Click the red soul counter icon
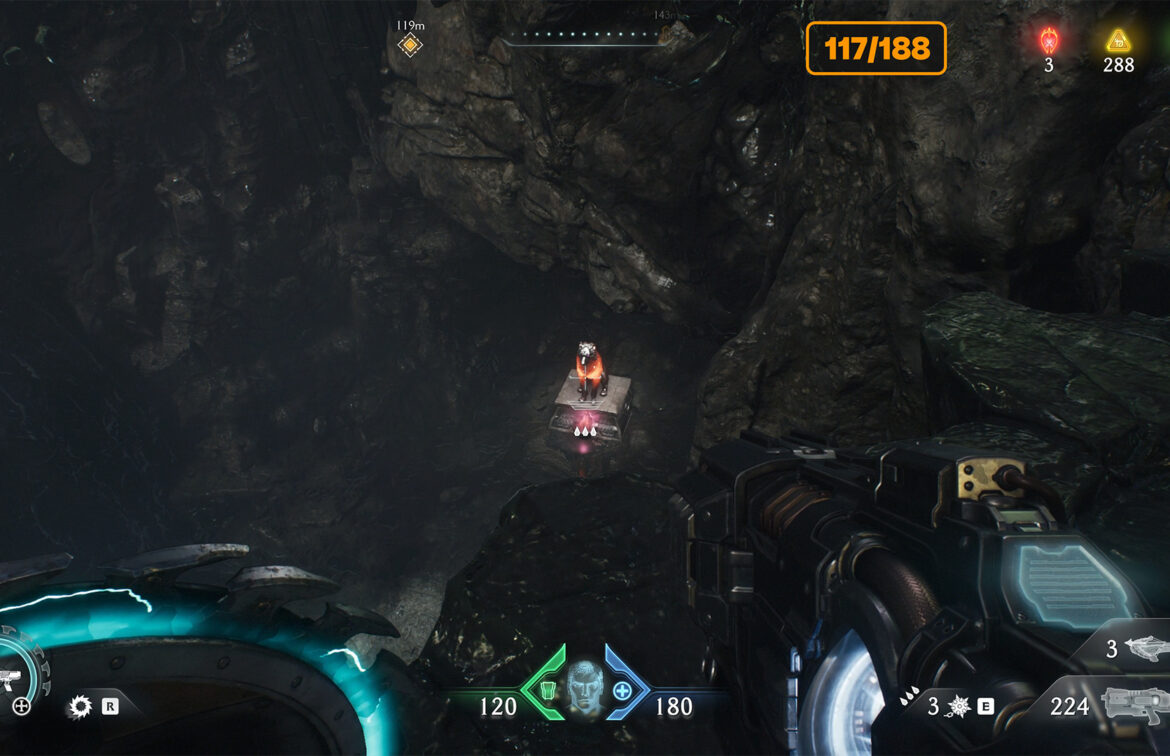1170x756 pixels. click(x=1048, y=41)
